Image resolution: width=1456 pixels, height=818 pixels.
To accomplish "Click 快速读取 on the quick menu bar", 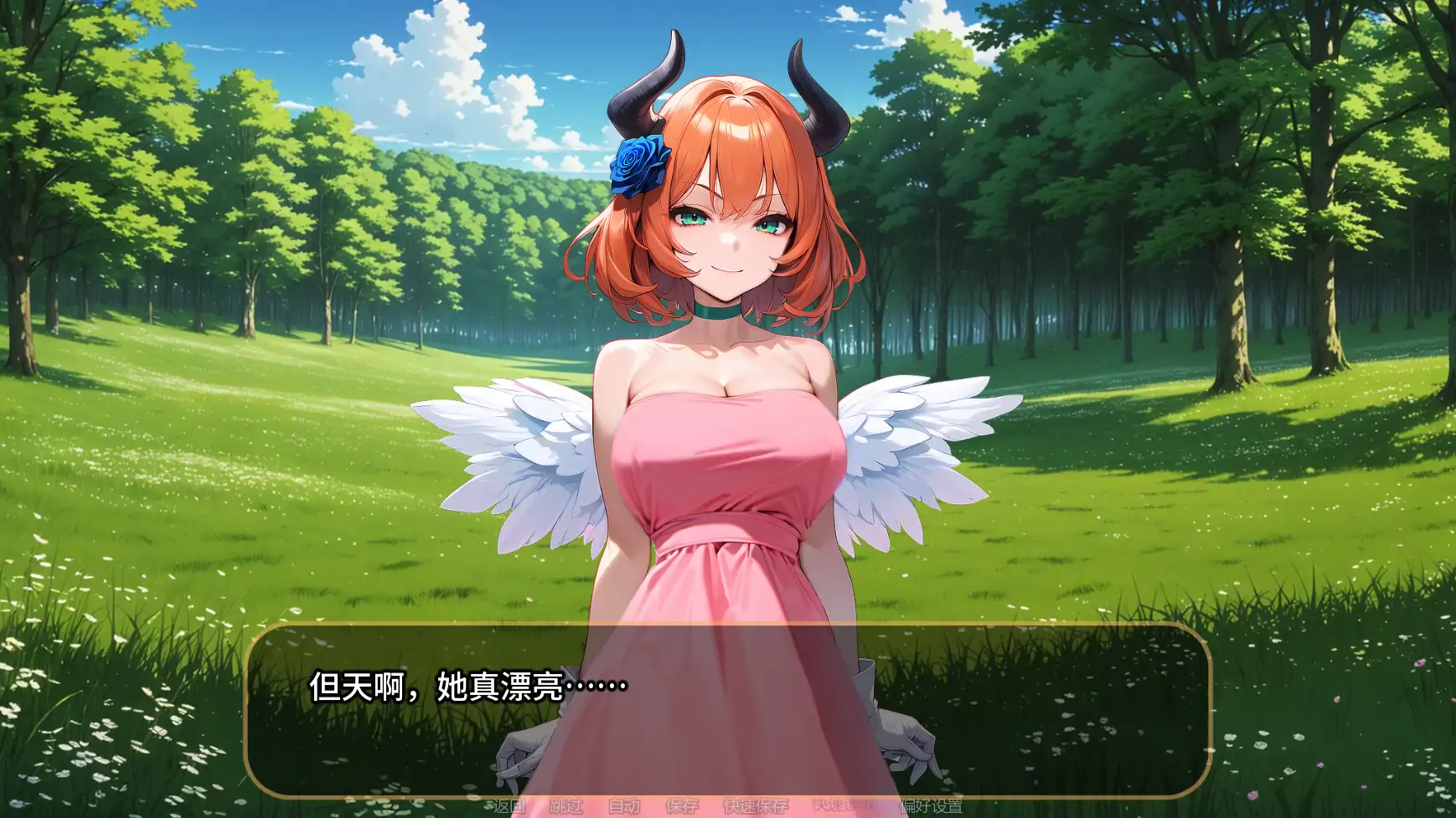I will point(843,805).
